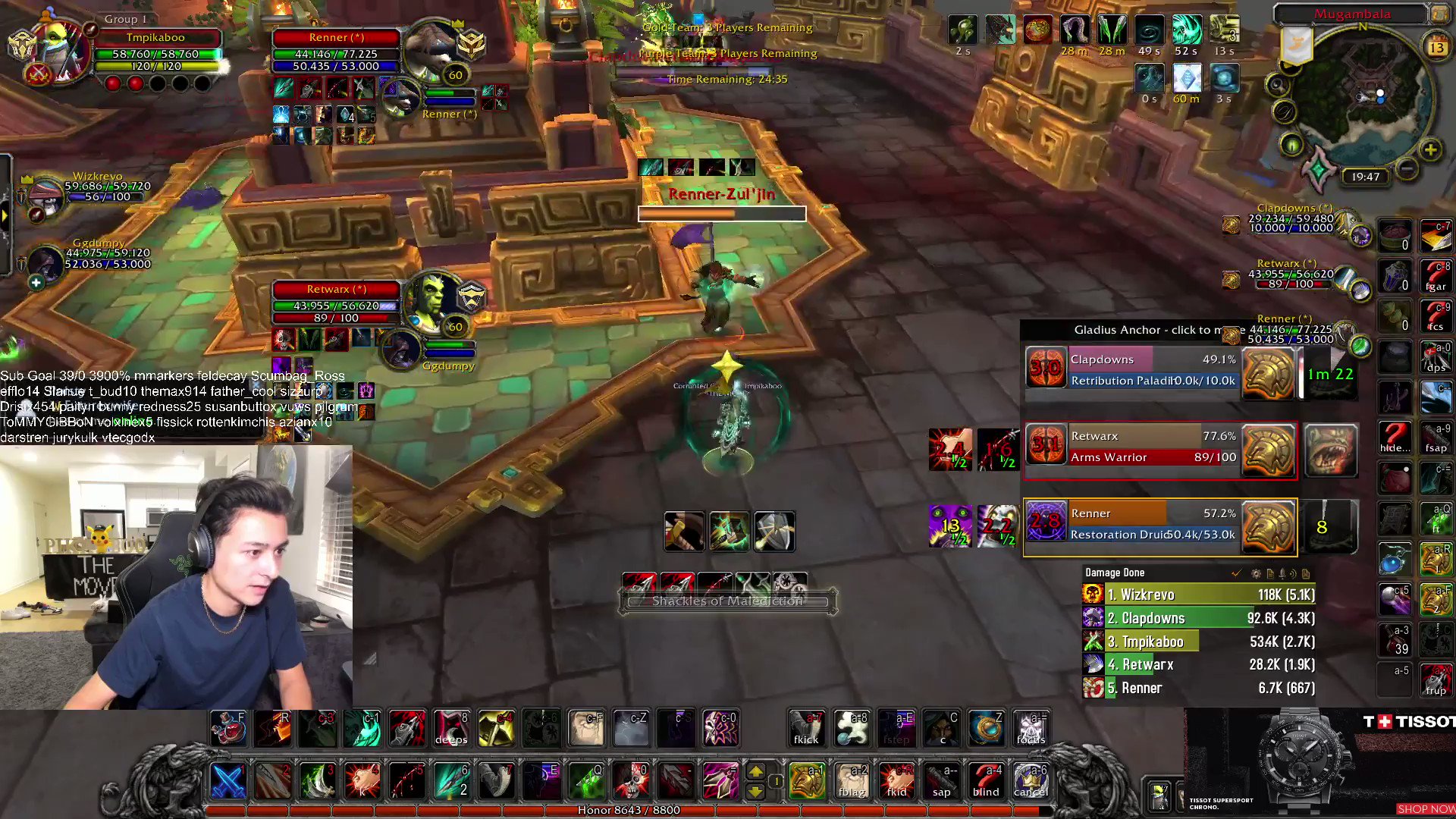The image size is (1456, 819).
Task: Activate the blind ability icon
Action: pyautogui.click(x=986, y=781)
